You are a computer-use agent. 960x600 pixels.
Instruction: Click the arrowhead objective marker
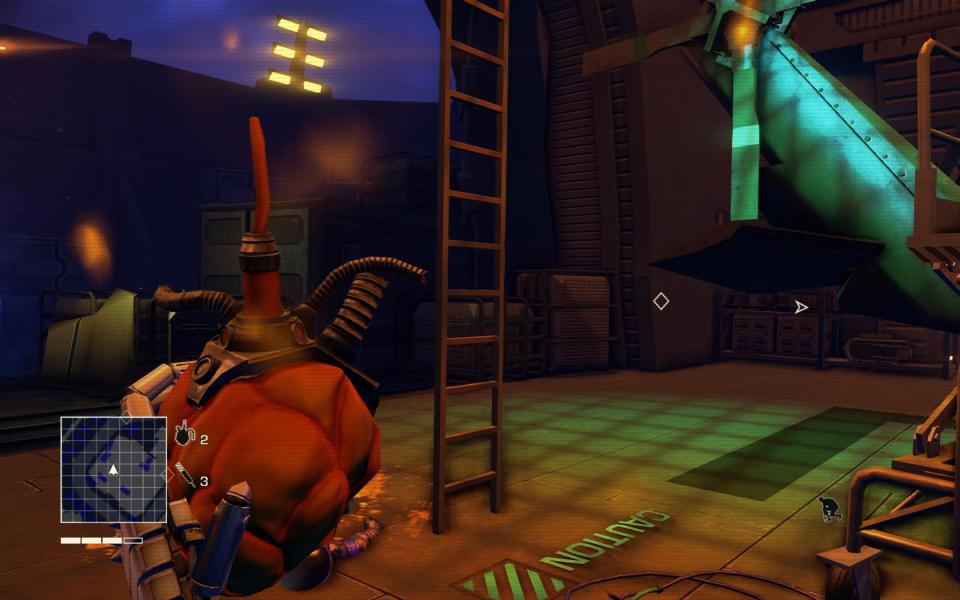coord(800,307)
